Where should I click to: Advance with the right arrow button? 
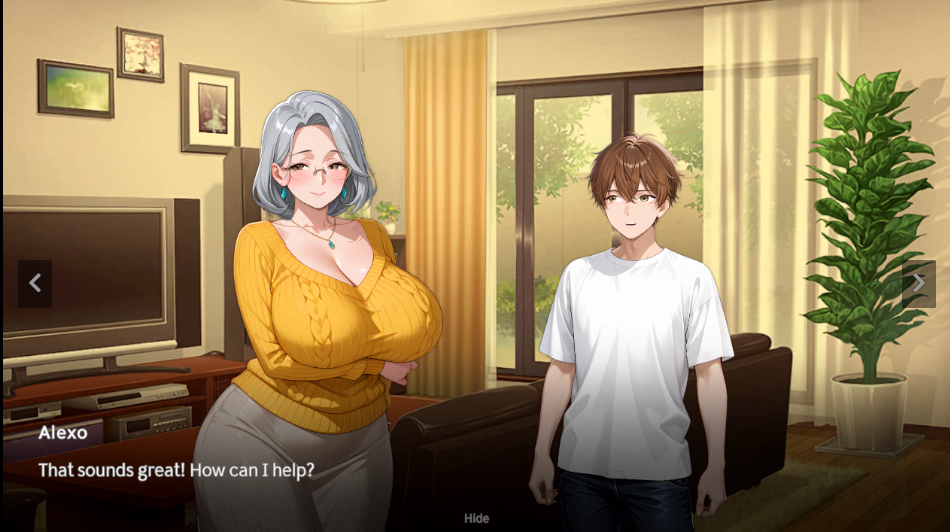[918, 284]
